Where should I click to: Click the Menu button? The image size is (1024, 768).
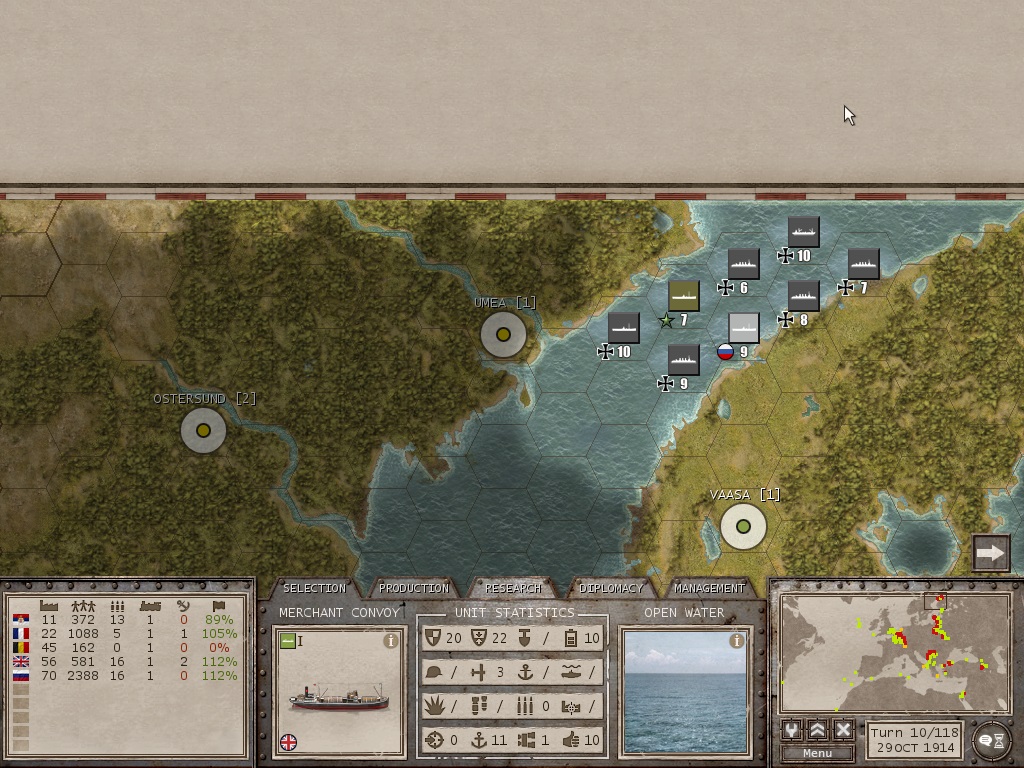point(817,753)
